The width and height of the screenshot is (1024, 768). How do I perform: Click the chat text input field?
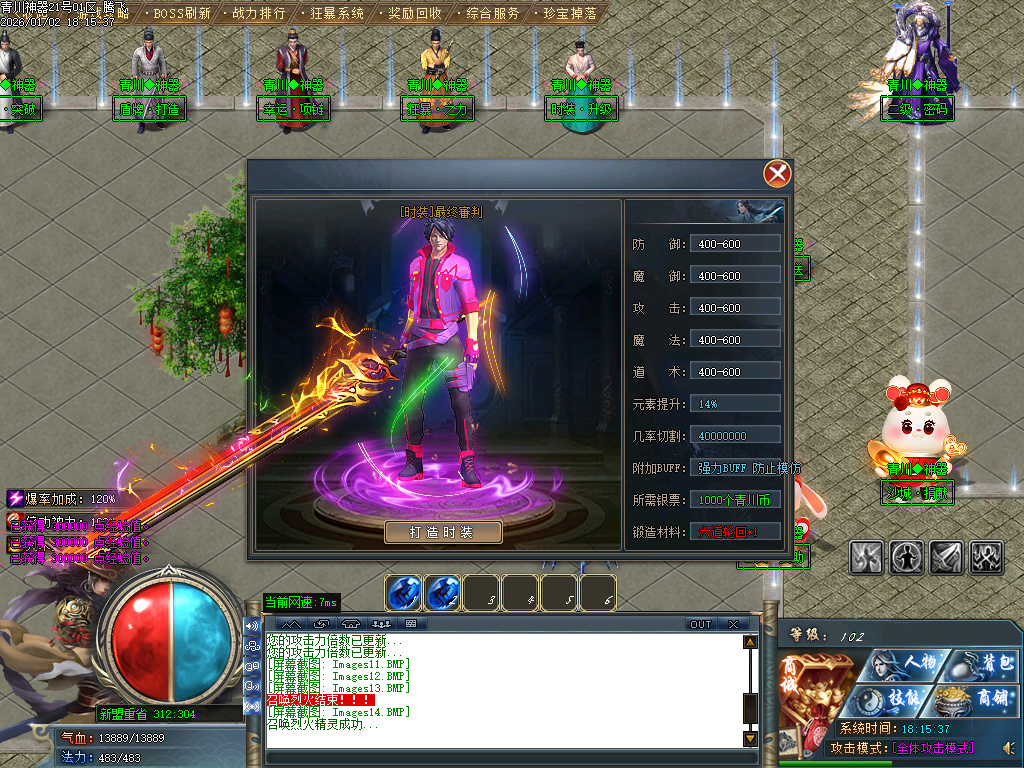pos(505,758)
